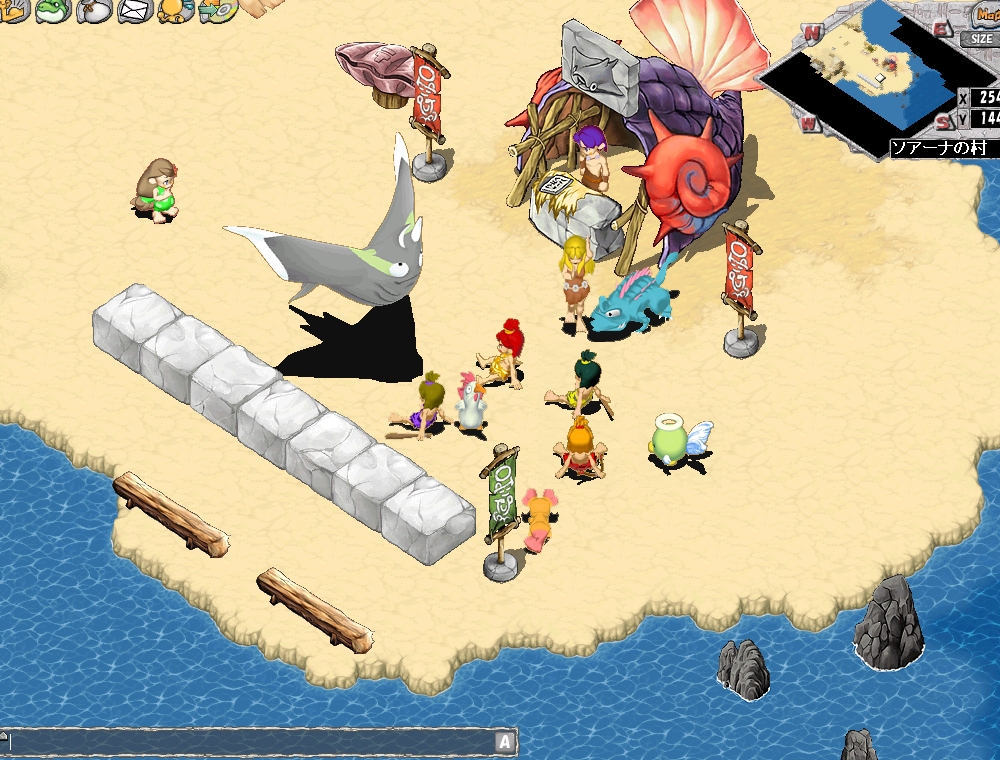
Task: Click the chat input box
Action: point(250,742)
